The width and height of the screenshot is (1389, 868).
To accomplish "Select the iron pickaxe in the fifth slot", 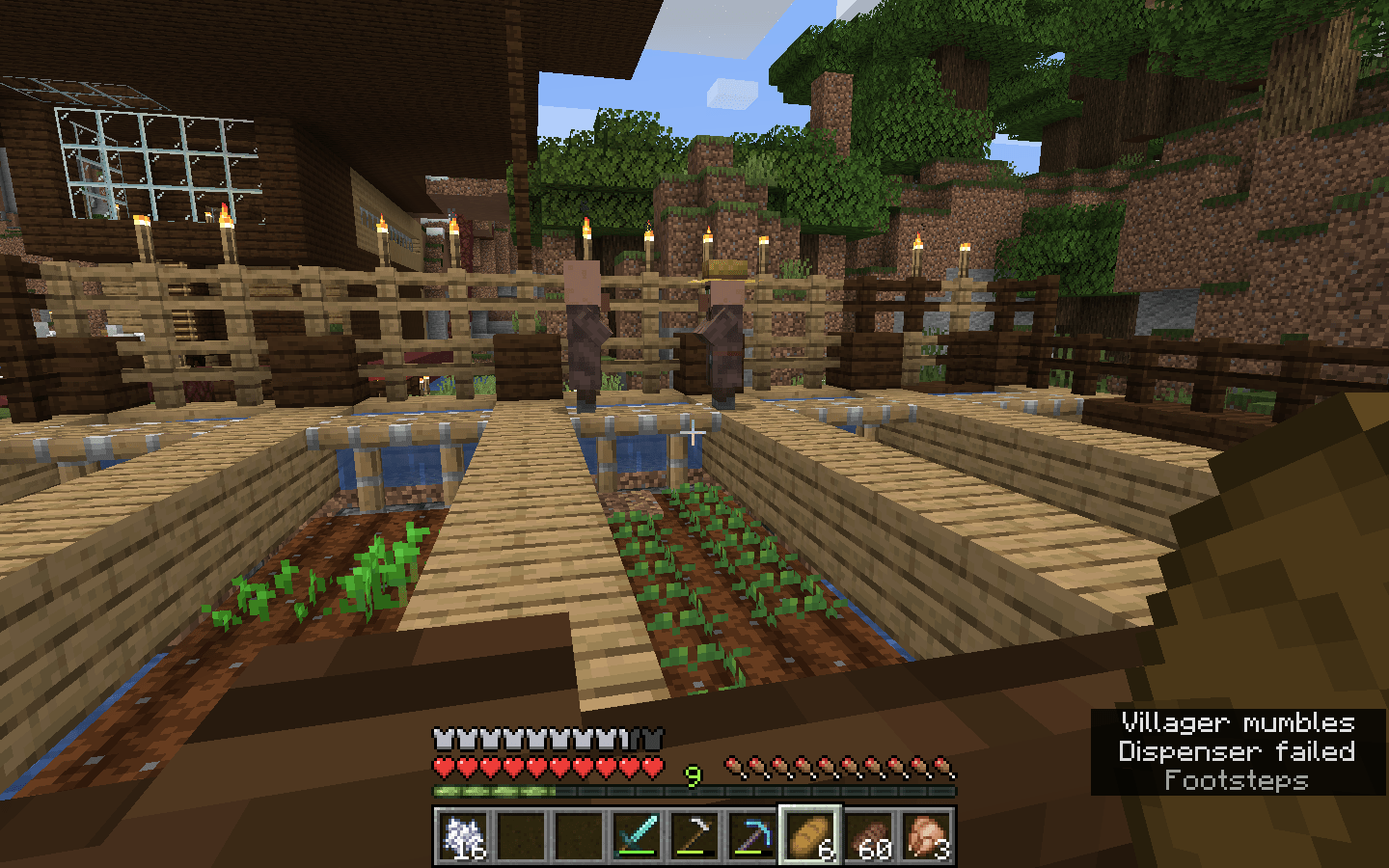I will point(696,834).
